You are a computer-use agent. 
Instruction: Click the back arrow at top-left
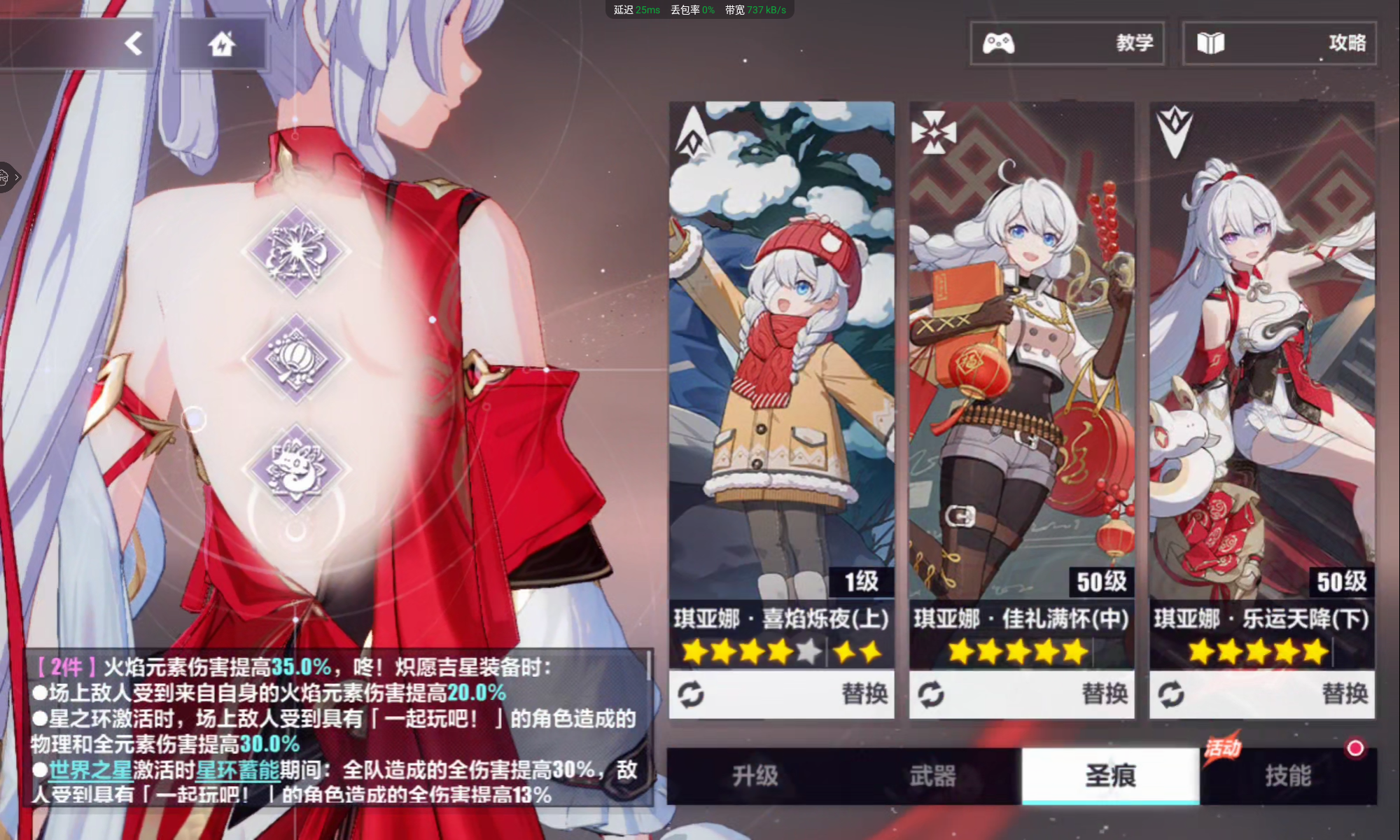[x=133, y=42]
